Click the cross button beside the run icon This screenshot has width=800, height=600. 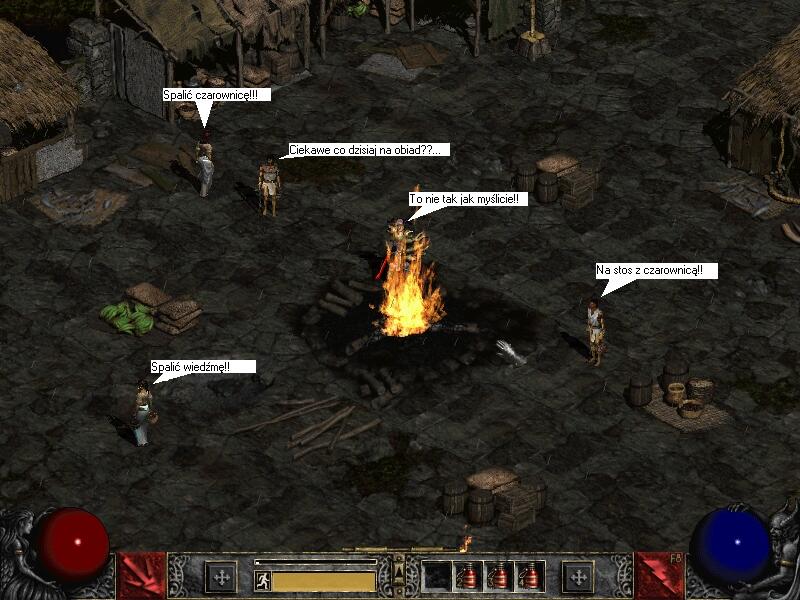tap(220, 577)
